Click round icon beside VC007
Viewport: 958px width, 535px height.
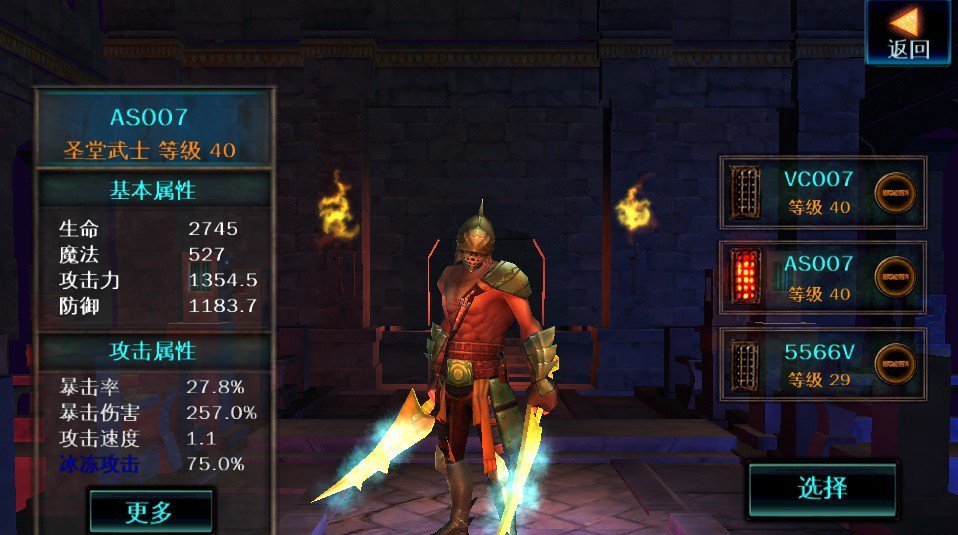895,193
